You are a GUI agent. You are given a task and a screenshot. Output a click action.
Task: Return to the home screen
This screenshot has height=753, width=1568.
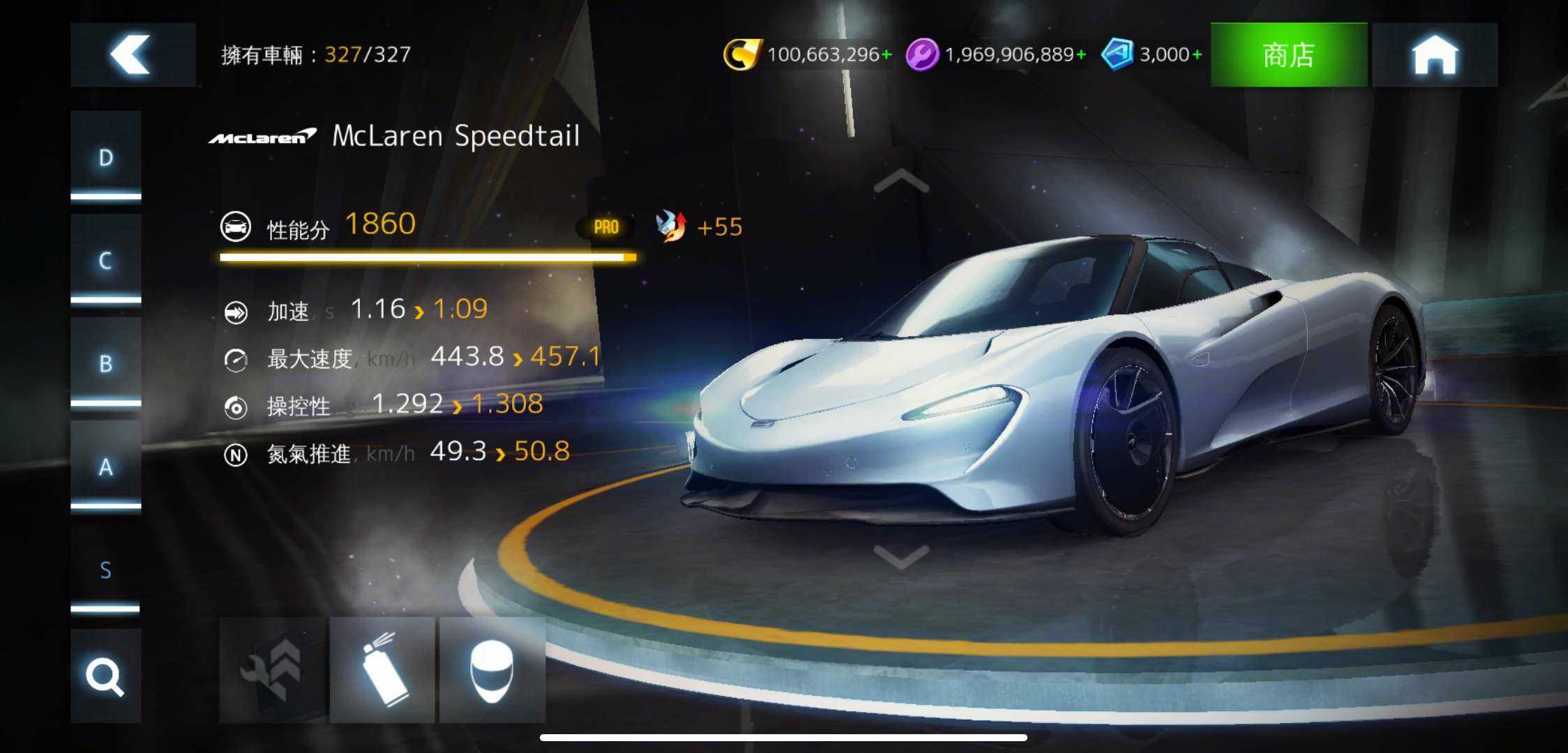(1434, 54)
